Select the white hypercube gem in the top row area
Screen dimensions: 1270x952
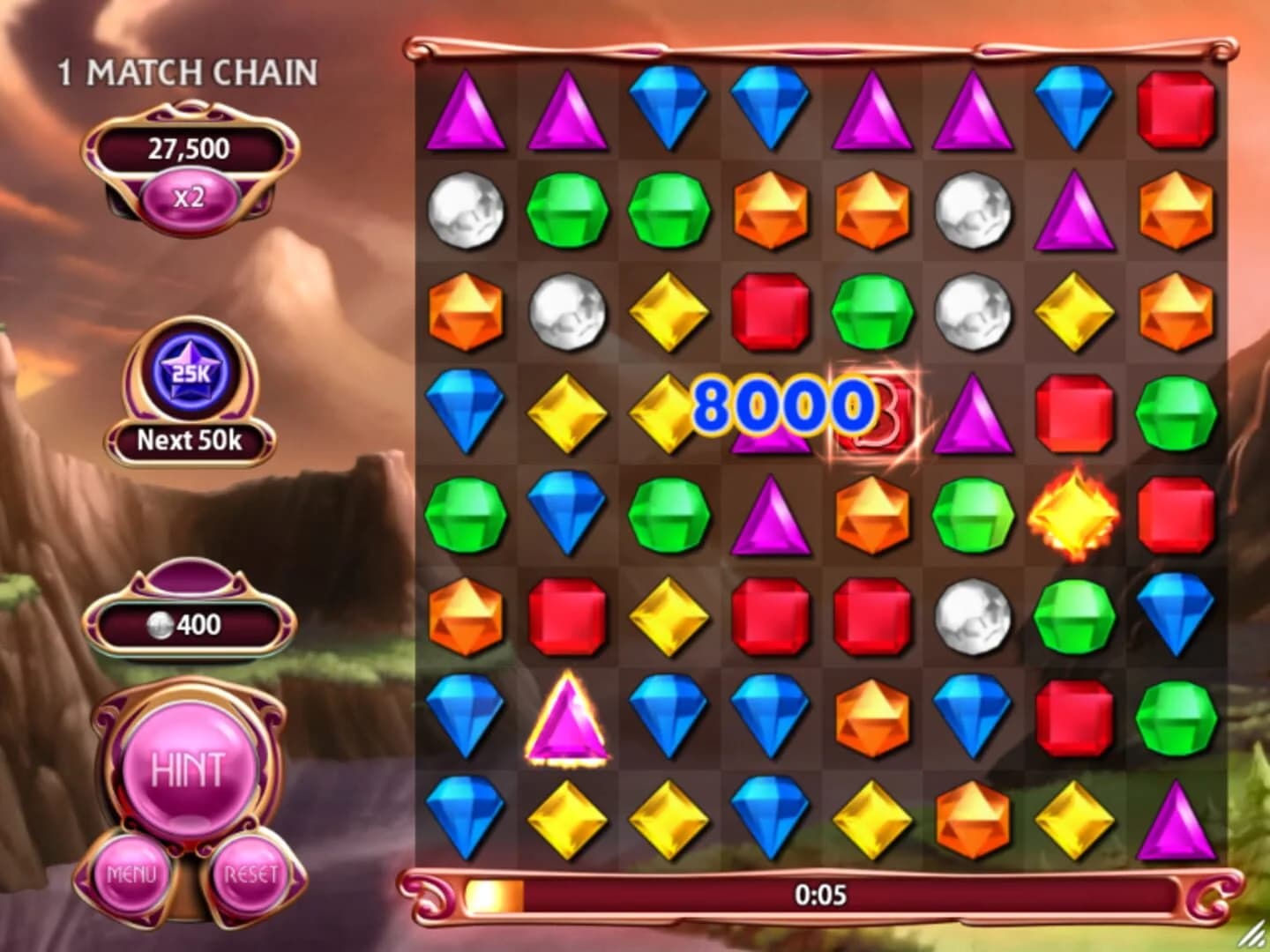467,212
